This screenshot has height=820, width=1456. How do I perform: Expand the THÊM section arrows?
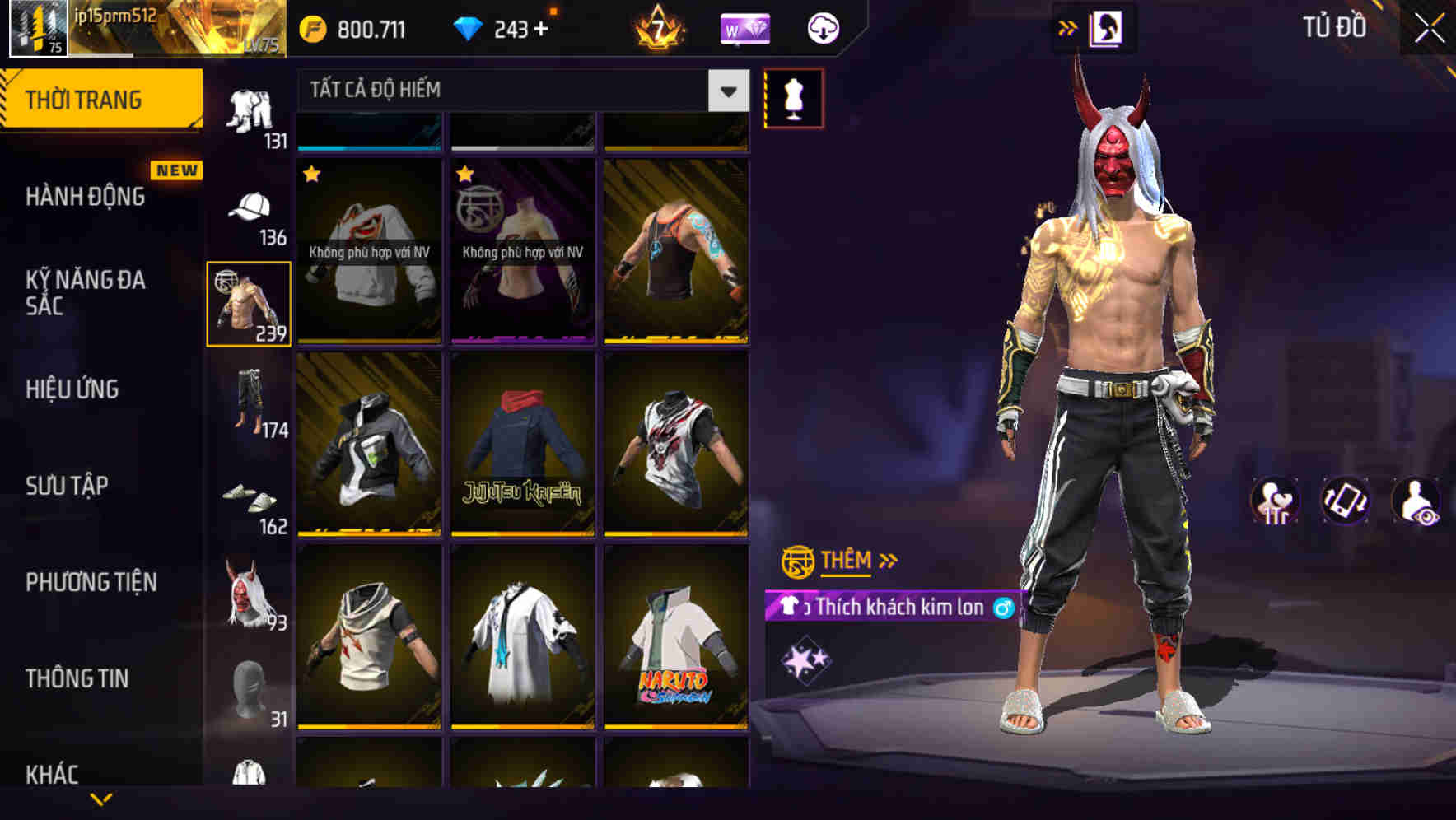pos(888,561)
